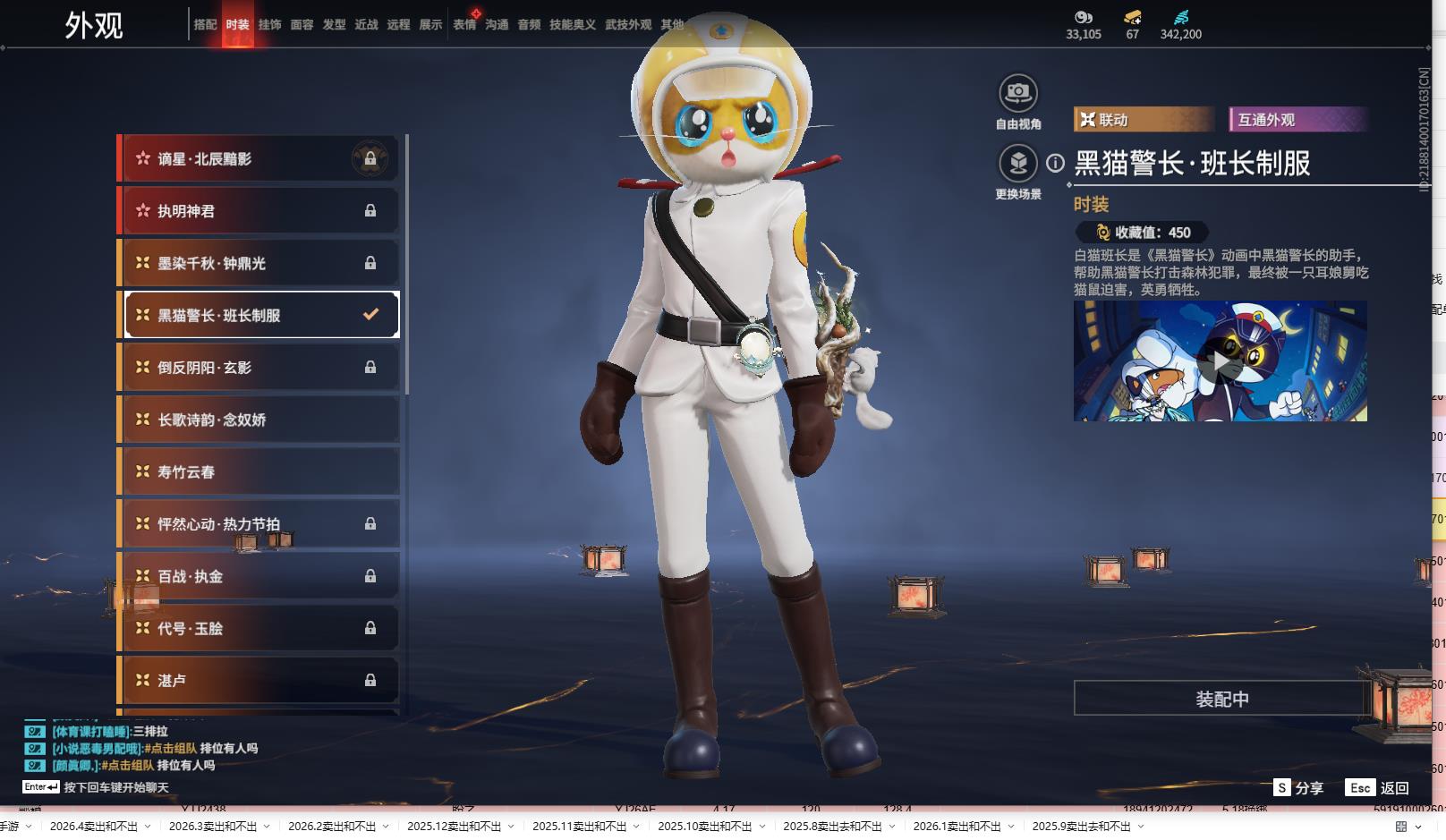The width and height of the screenshot is (1446, 840).
Task: Open the 发型 hairstyle tab
Action: pos(334,25)
